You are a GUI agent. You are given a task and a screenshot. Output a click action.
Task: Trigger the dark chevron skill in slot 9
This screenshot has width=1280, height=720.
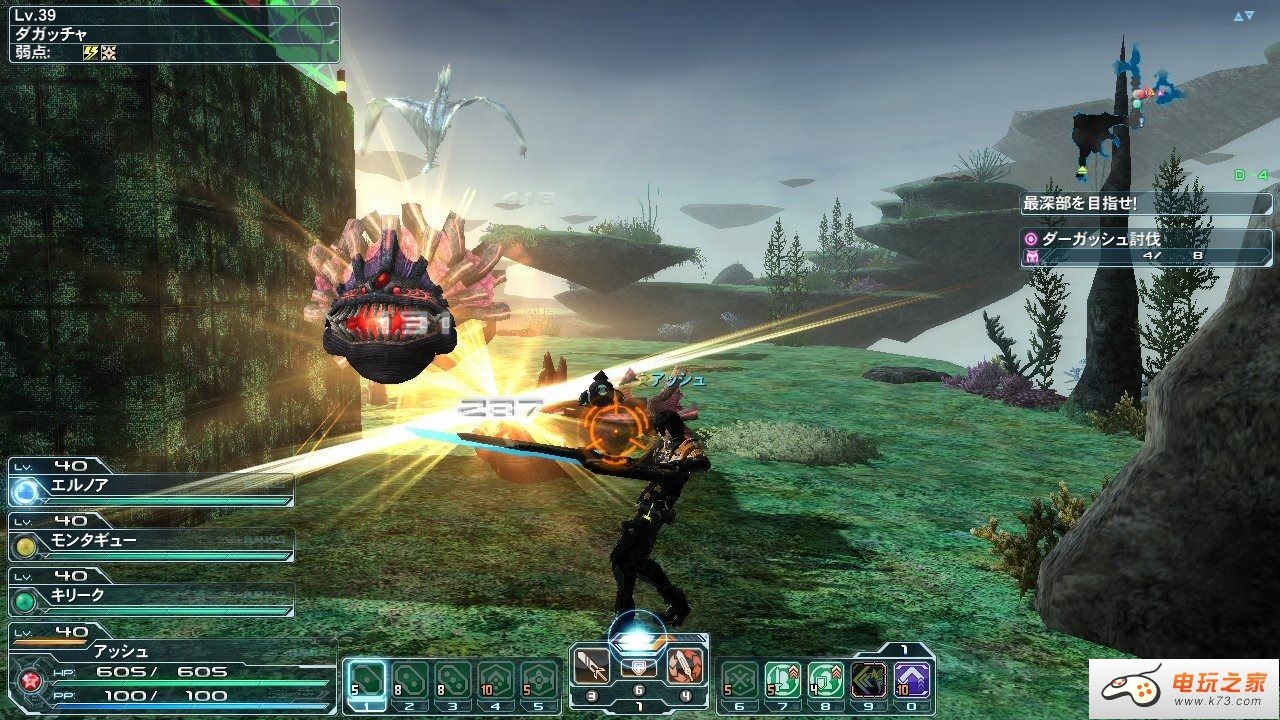click(868, 680)
